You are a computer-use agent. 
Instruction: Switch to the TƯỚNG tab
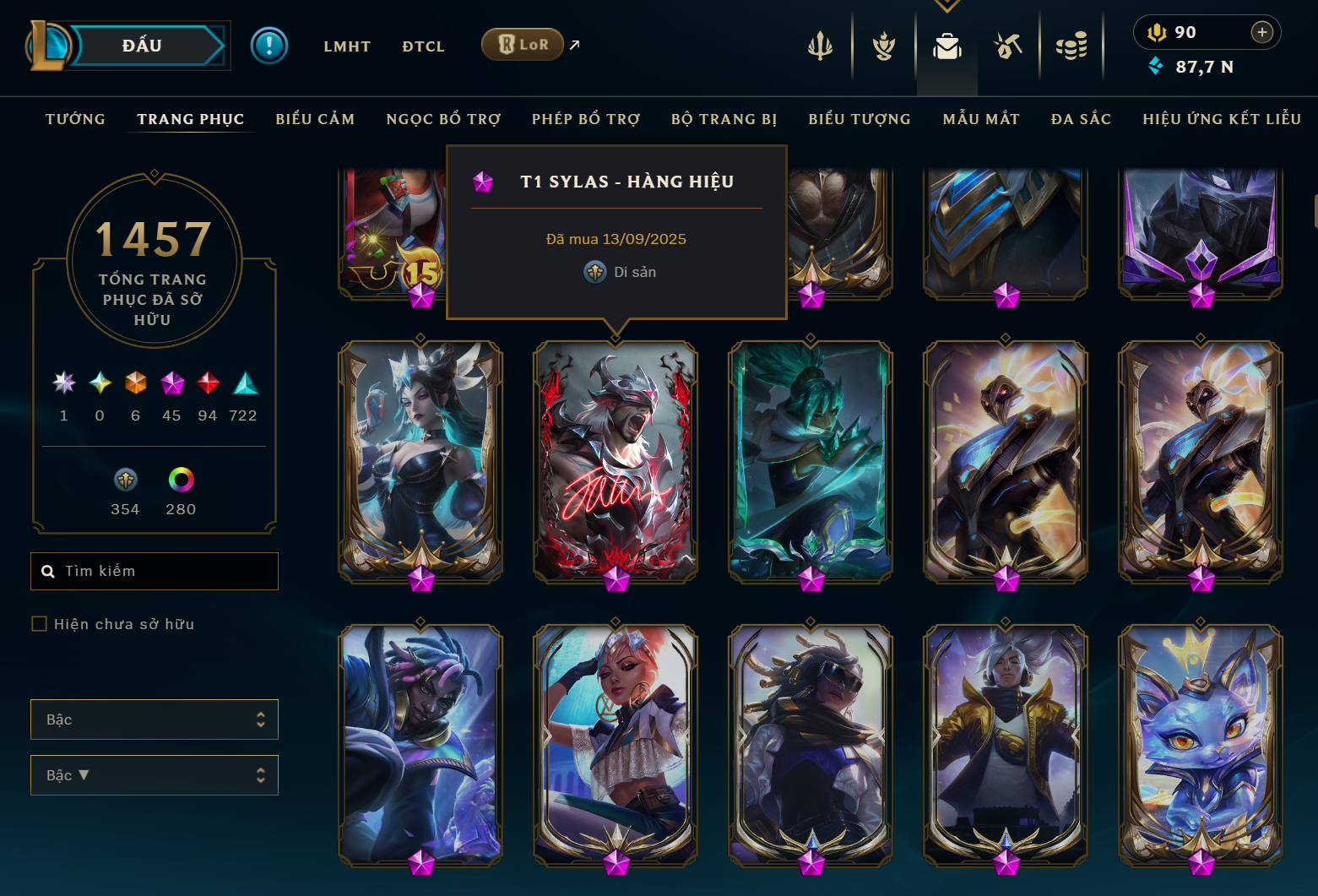(x=75, y=119)
